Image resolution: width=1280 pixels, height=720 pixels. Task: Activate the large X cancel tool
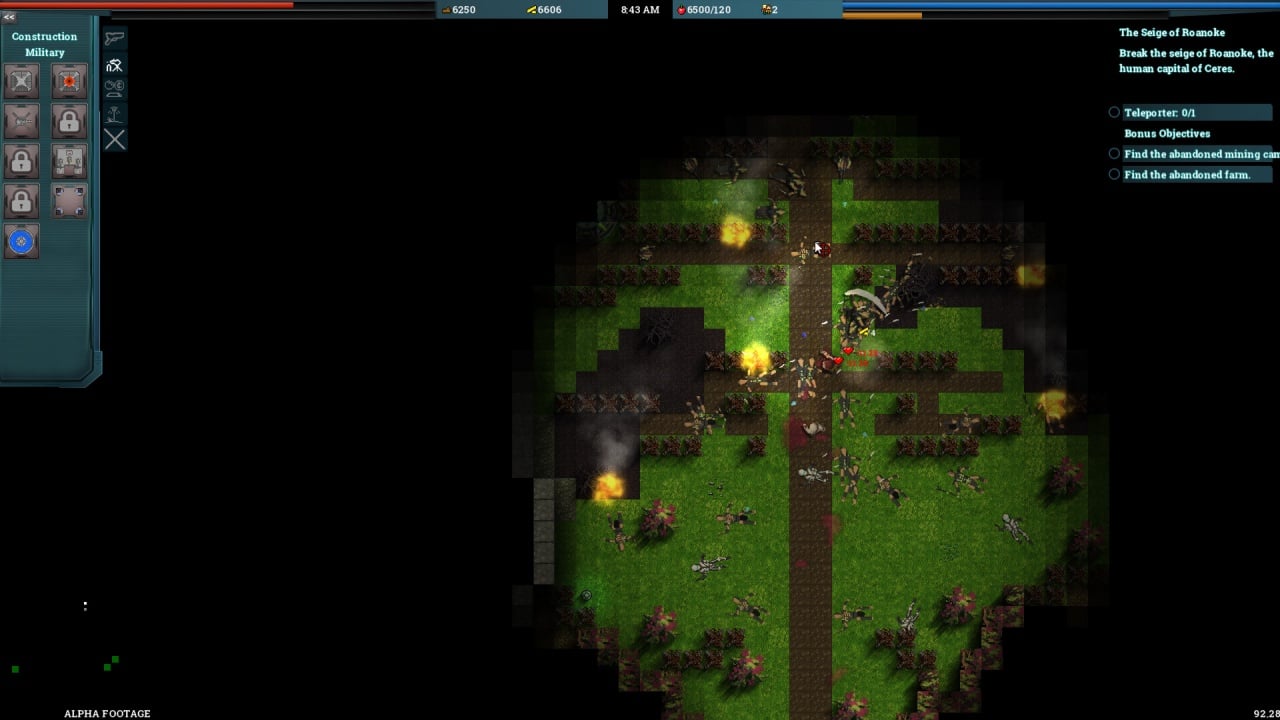tap(115, 140)
